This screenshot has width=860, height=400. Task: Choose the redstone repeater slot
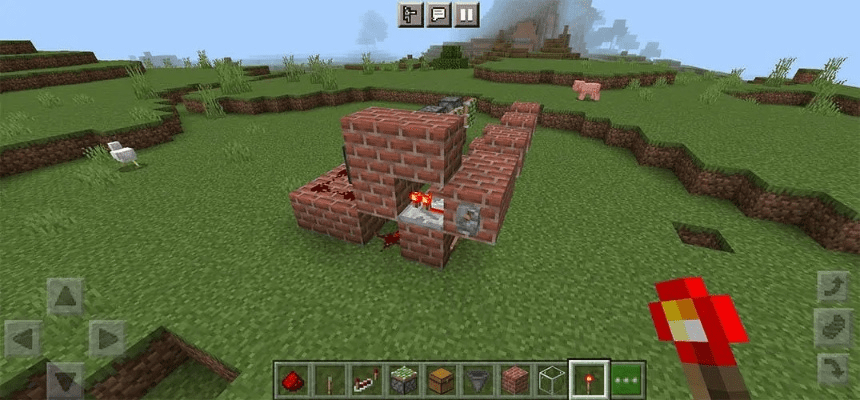(x=364, y=380)
